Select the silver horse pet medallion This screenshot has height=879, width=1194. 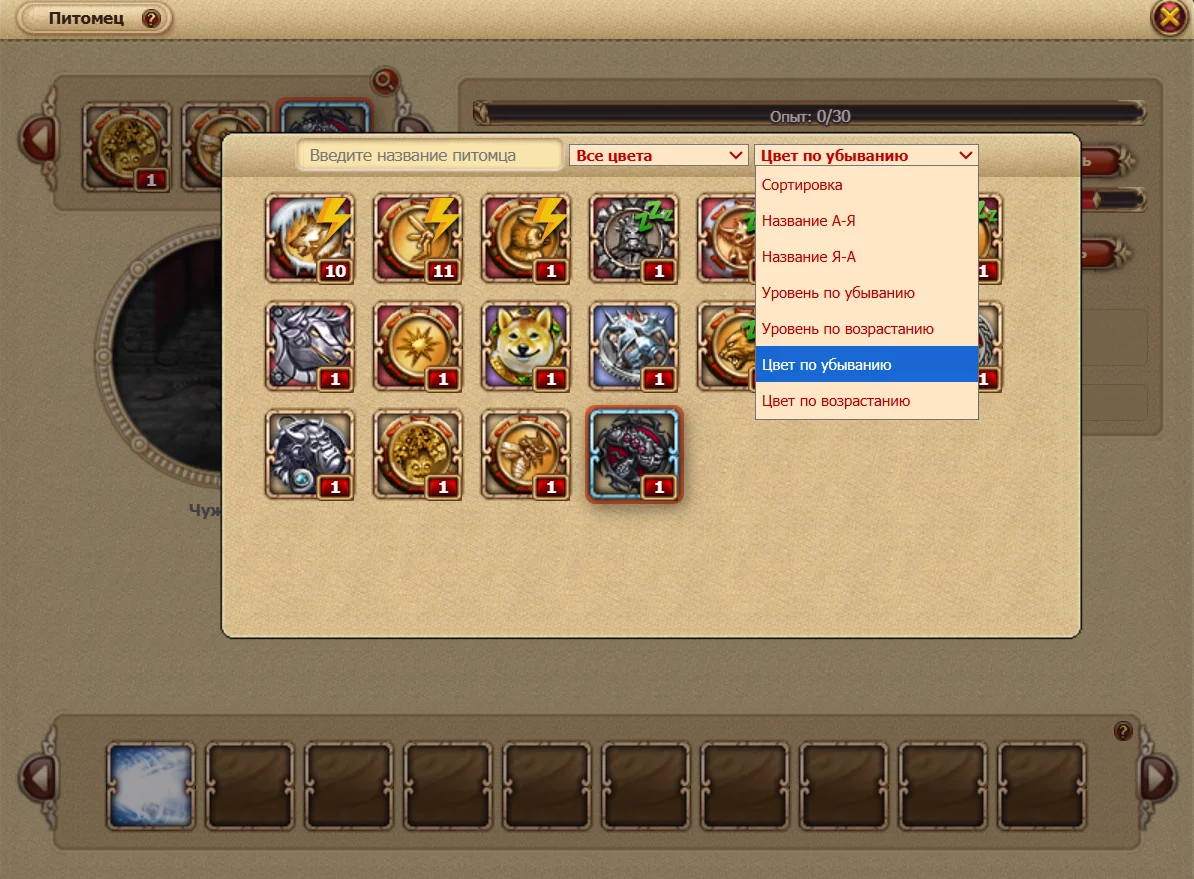(309, 346)
